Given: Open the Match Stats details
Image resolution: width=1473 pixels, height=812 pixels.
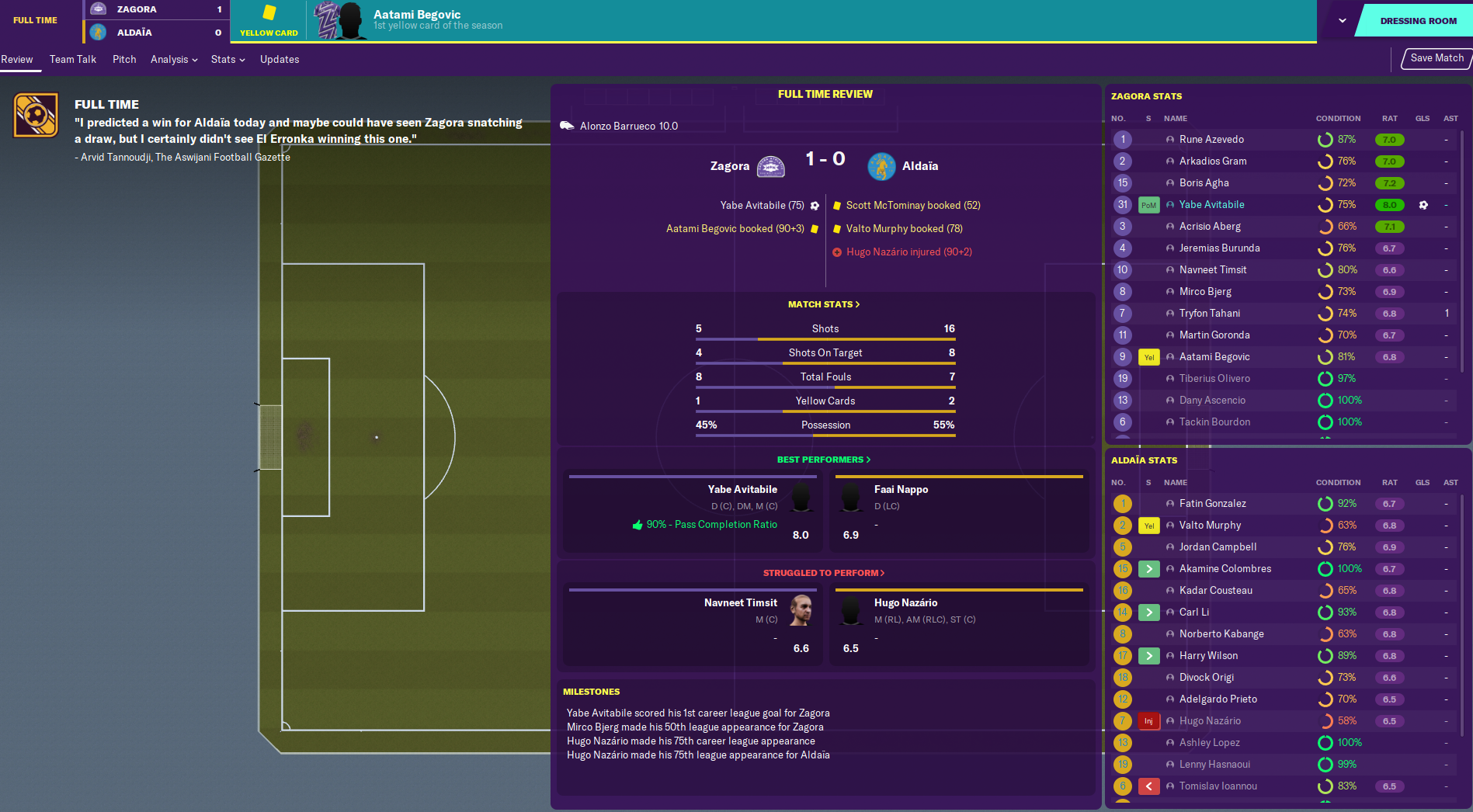Looking at the screenshot, I should click(x=824, y=304).
